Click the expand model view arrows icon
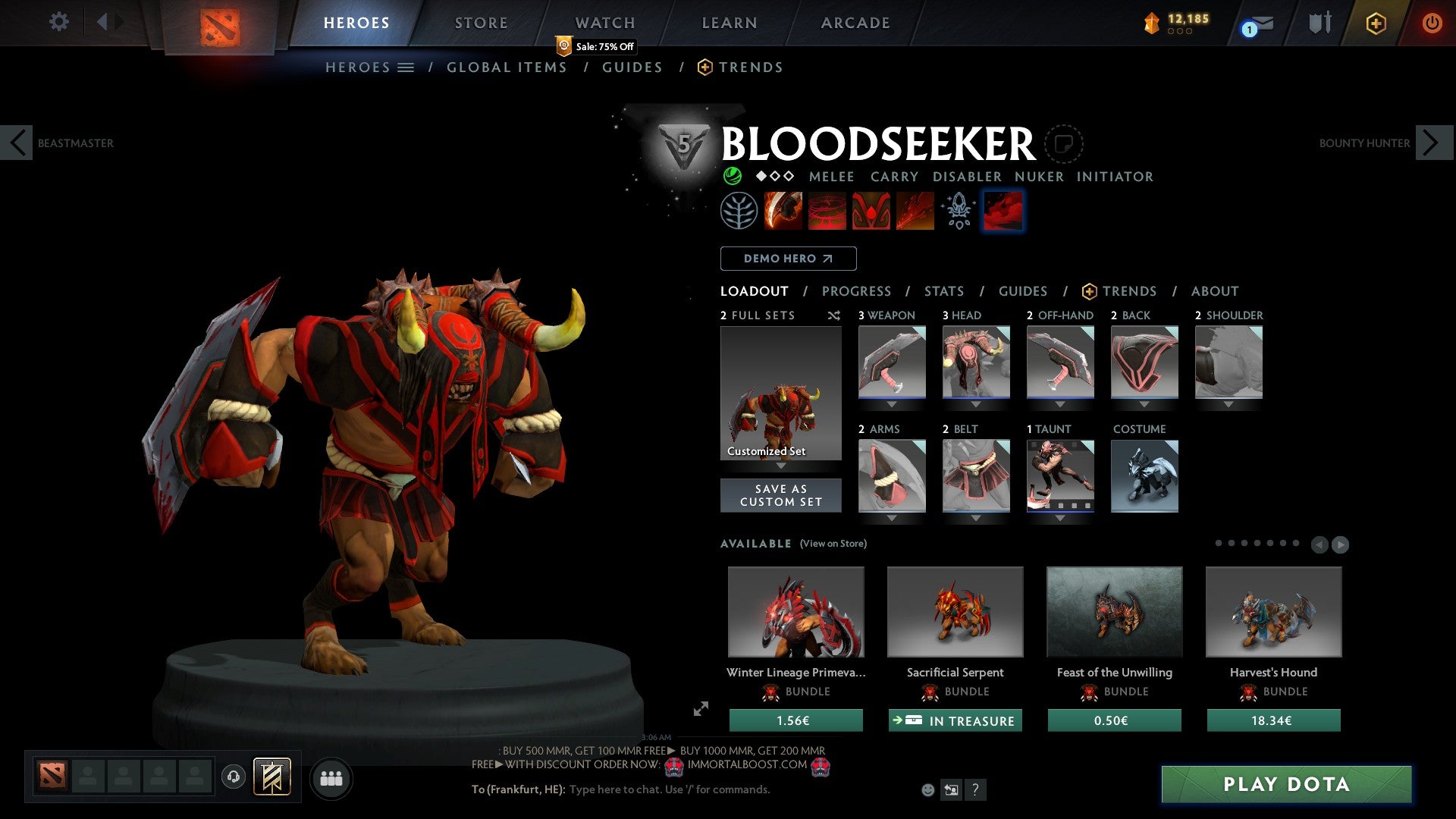 [x=699, y=710]
